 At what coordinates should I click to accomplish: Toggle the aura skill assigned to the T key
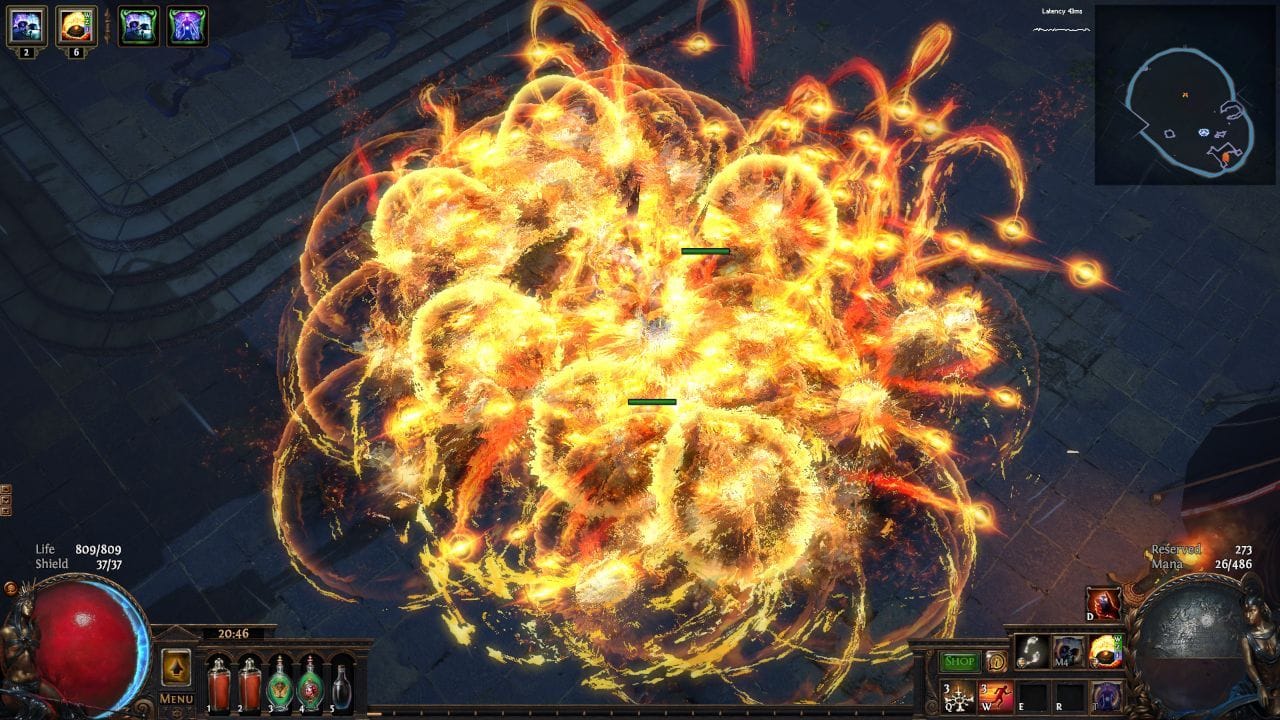pyautogui.click(x=1105, y=697)
